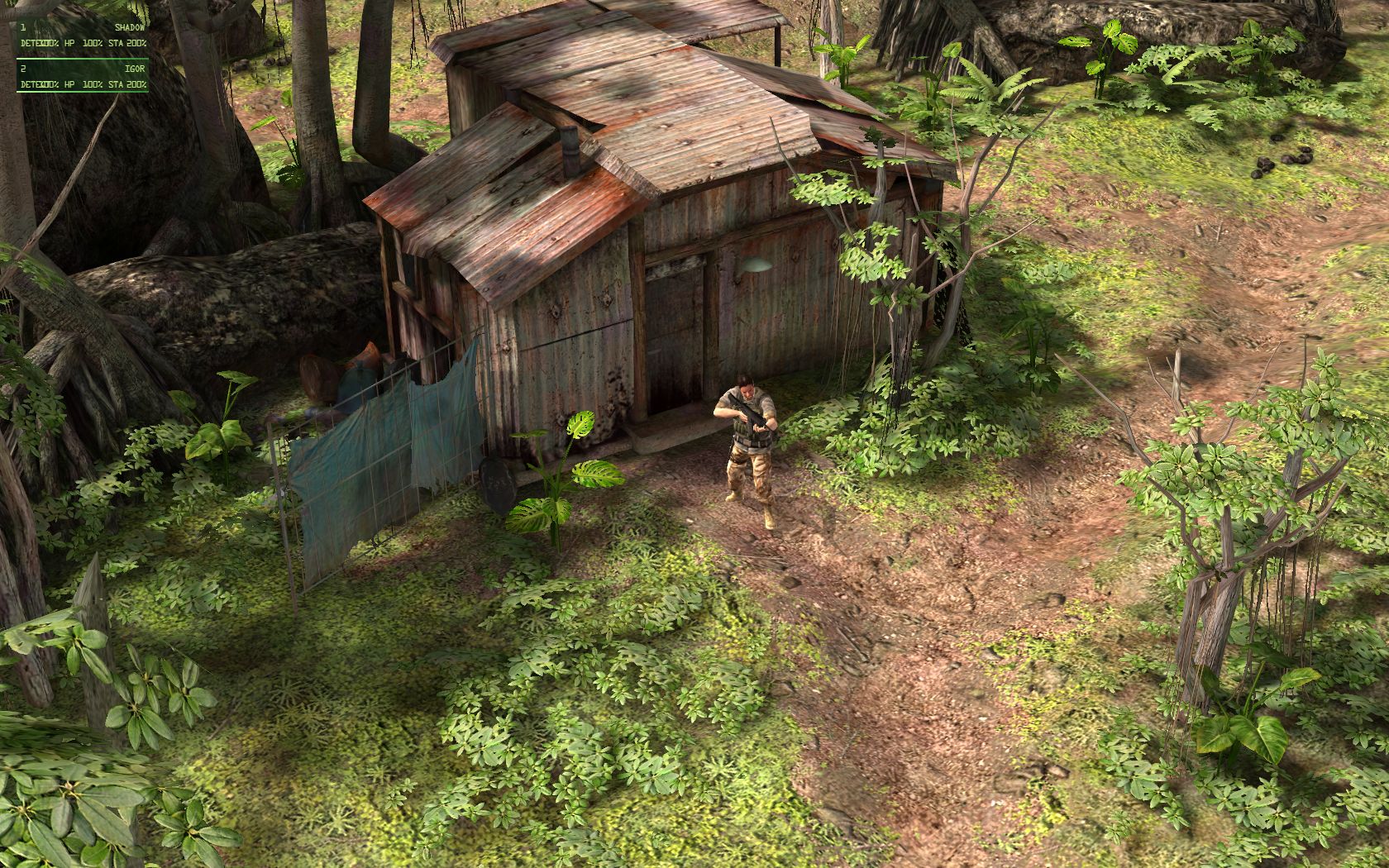Select the mercenary standing by the shack
This screenshot has width=1389, height=868.
pos(747,438)
